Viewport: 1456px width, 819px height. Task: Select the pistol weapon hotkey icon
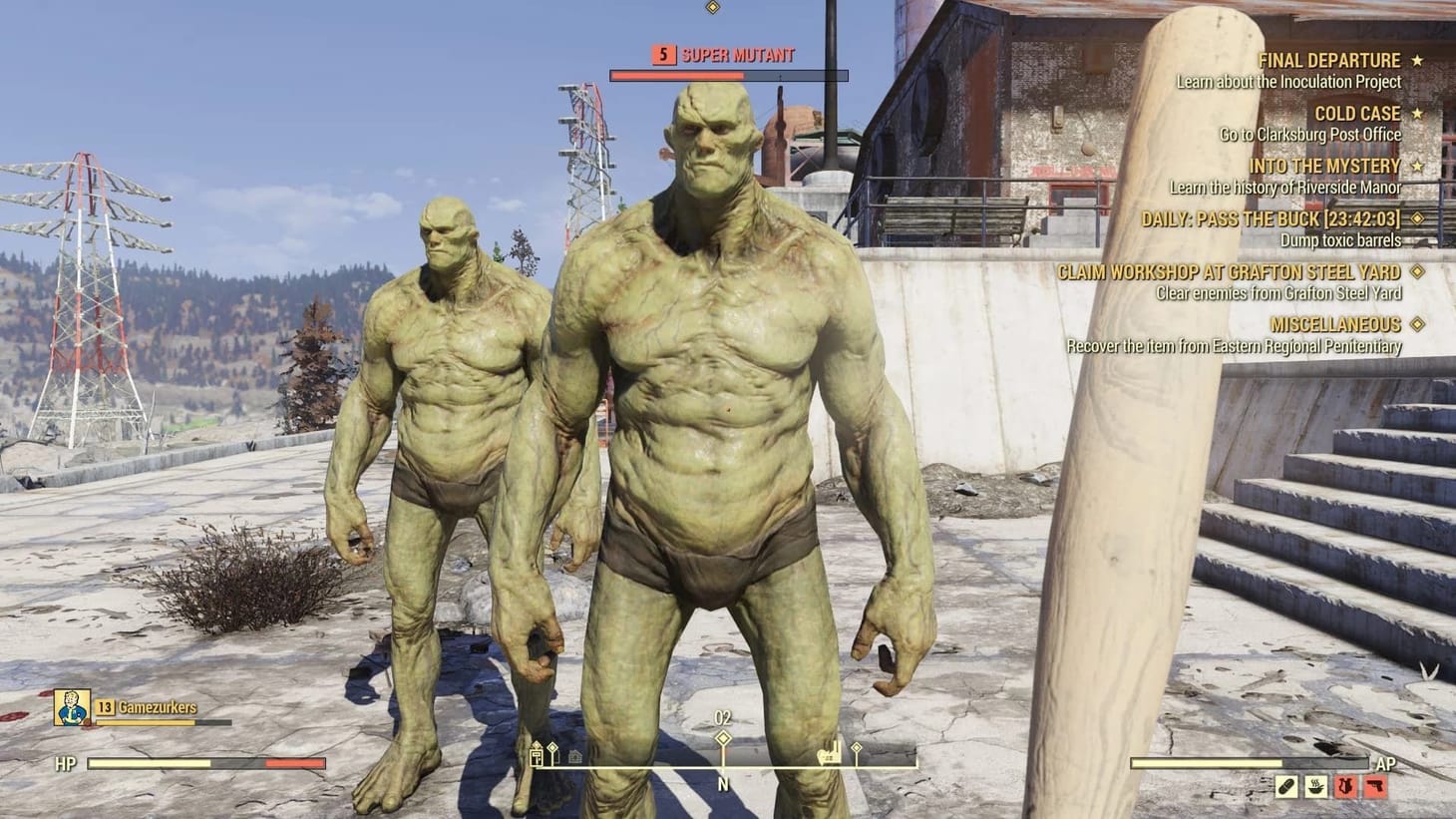point(1375,786)
